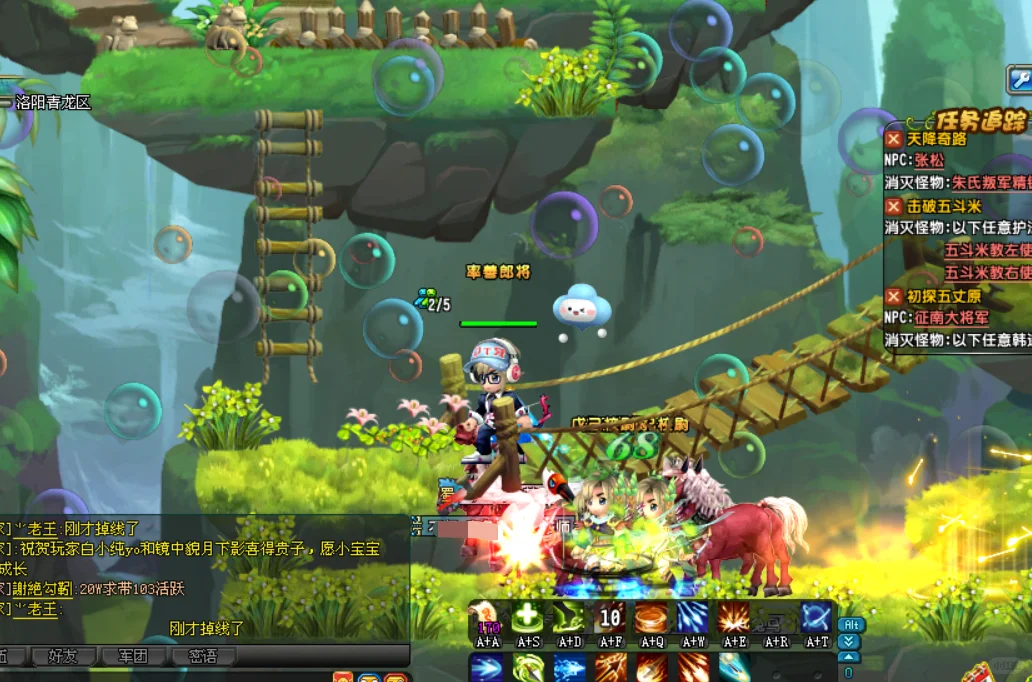Click player name 謝絶勾魵 in chat
Image resolution: width=1032 pixels, height=682 pixels.
coord(43,589)
